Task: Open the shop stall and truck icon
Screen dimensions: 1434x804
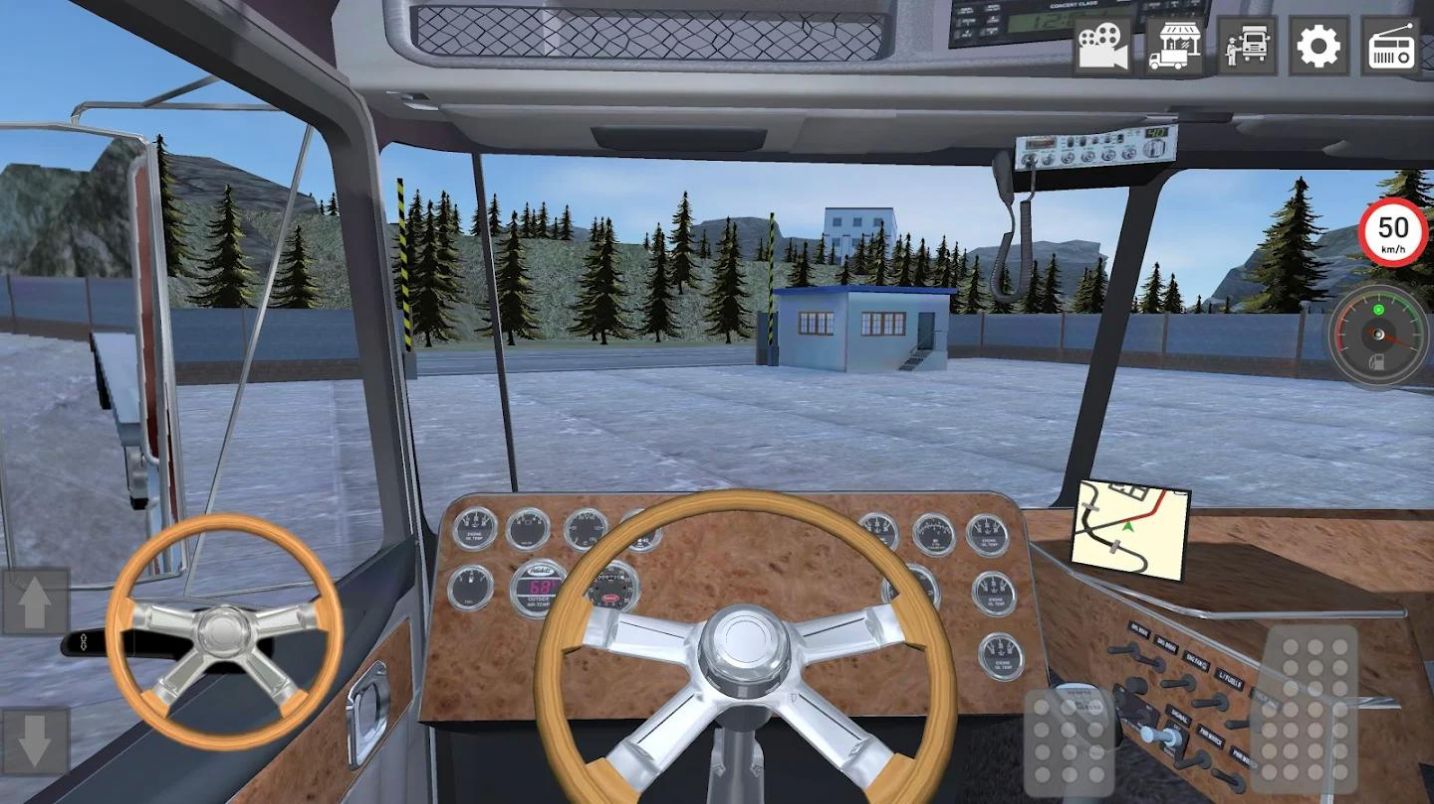Action: pyautogui.click(x=1174, y=46)
